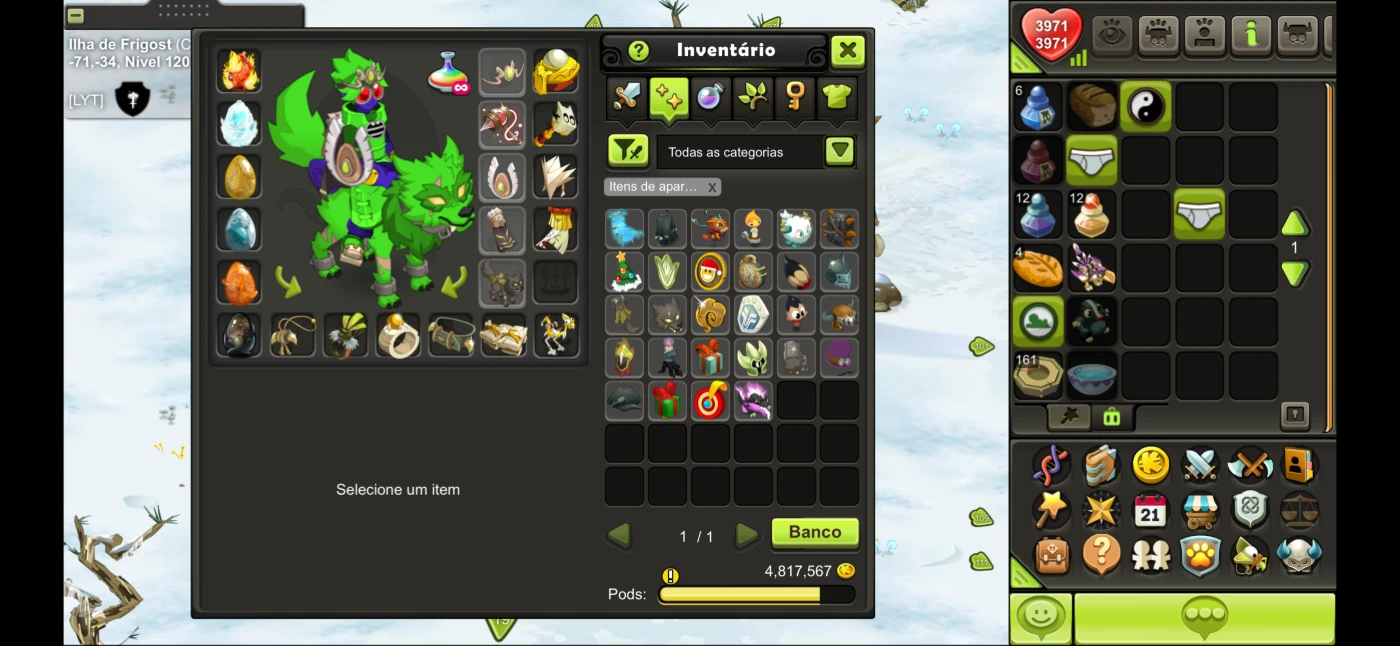Select the red flame dofus slot
Viewport: 1400px width, 646px height.
coord(239,71)
